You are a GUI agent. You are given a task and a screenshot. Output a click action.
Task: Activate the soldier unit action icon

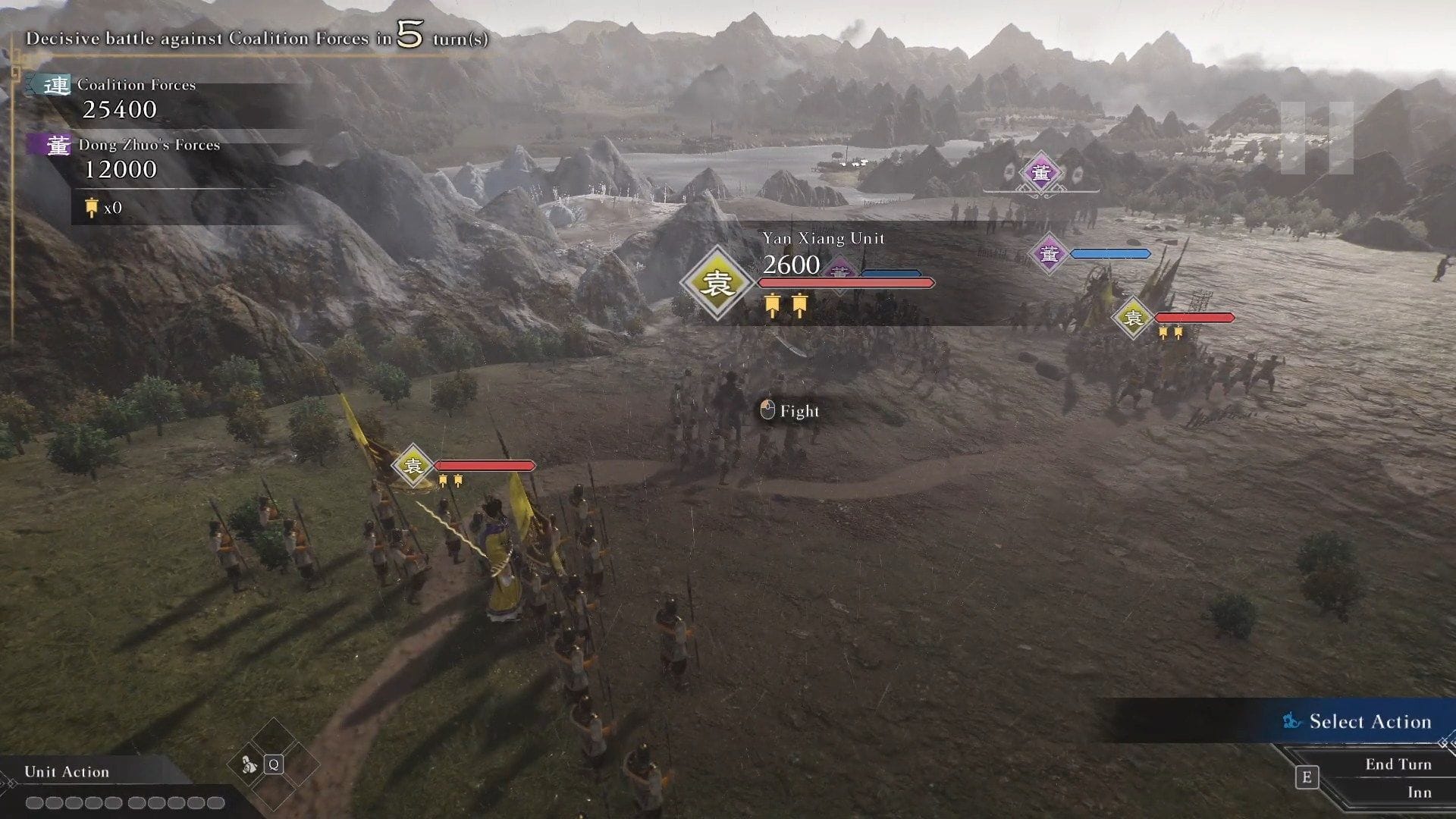pos(250,764)
